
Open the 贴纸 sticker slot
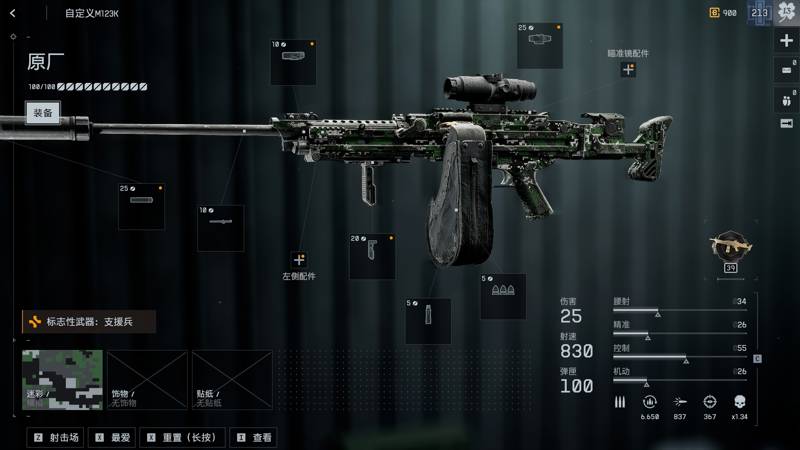(232, 379)
